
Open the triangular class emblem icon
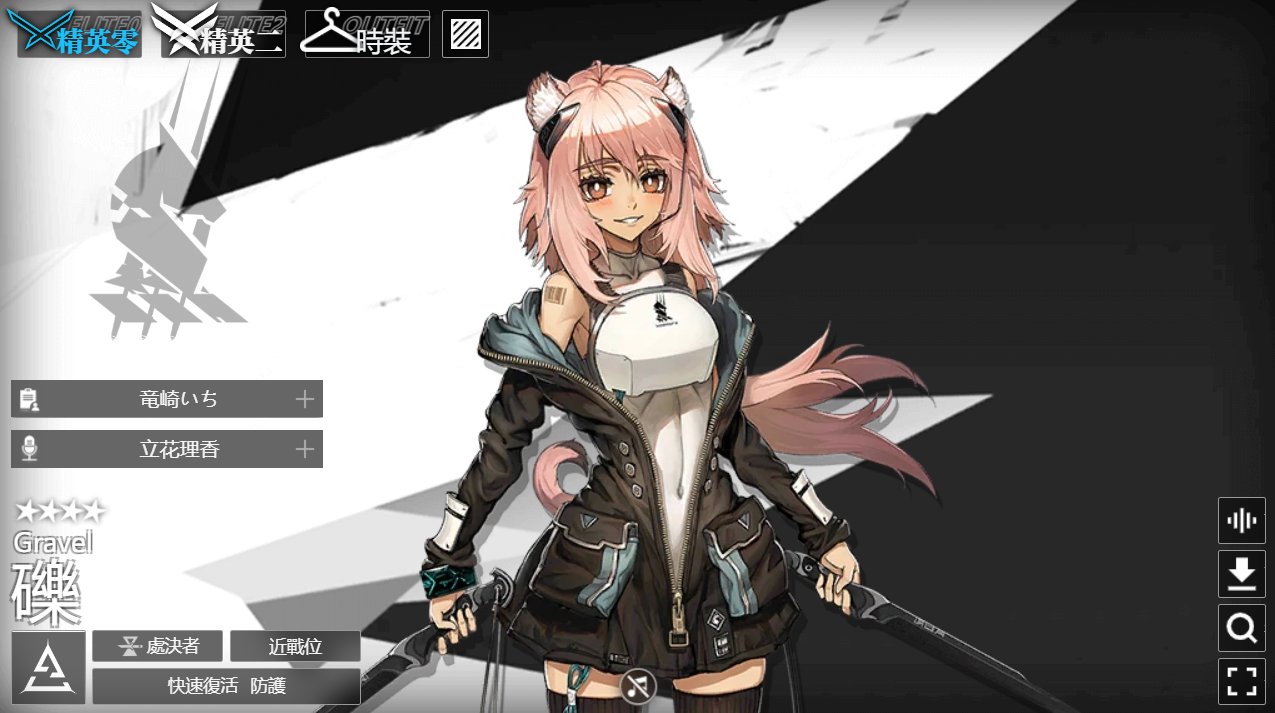48,668
